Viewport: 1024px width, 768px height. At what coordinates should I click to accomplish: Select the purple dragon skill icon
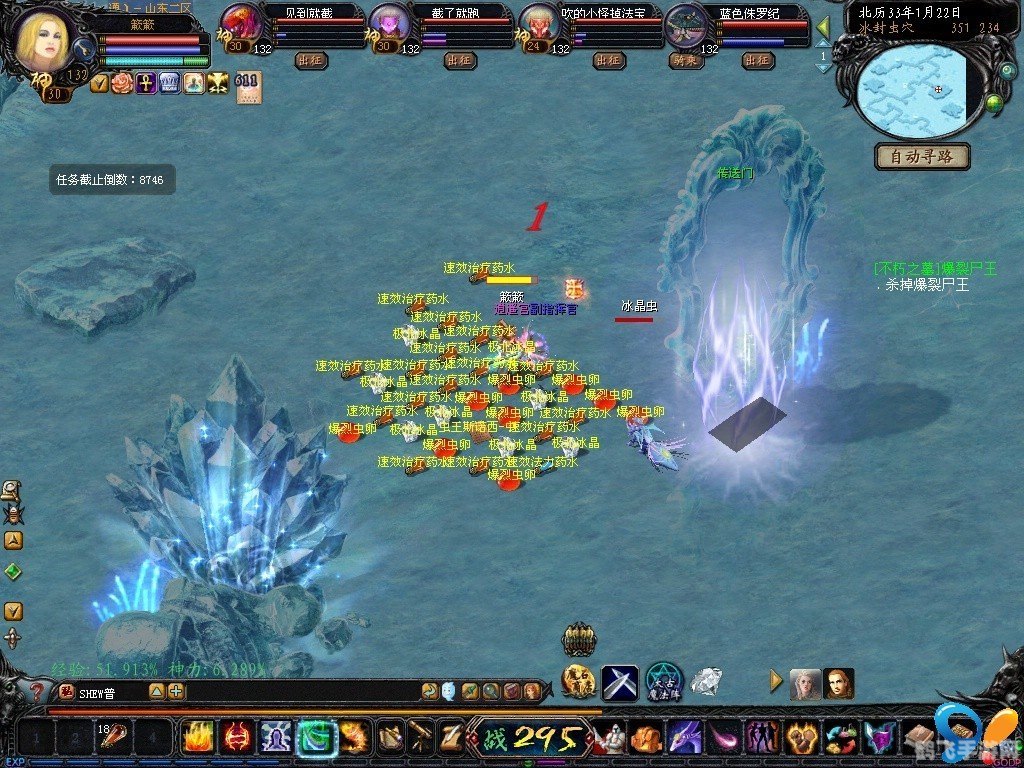coord(685,738)
